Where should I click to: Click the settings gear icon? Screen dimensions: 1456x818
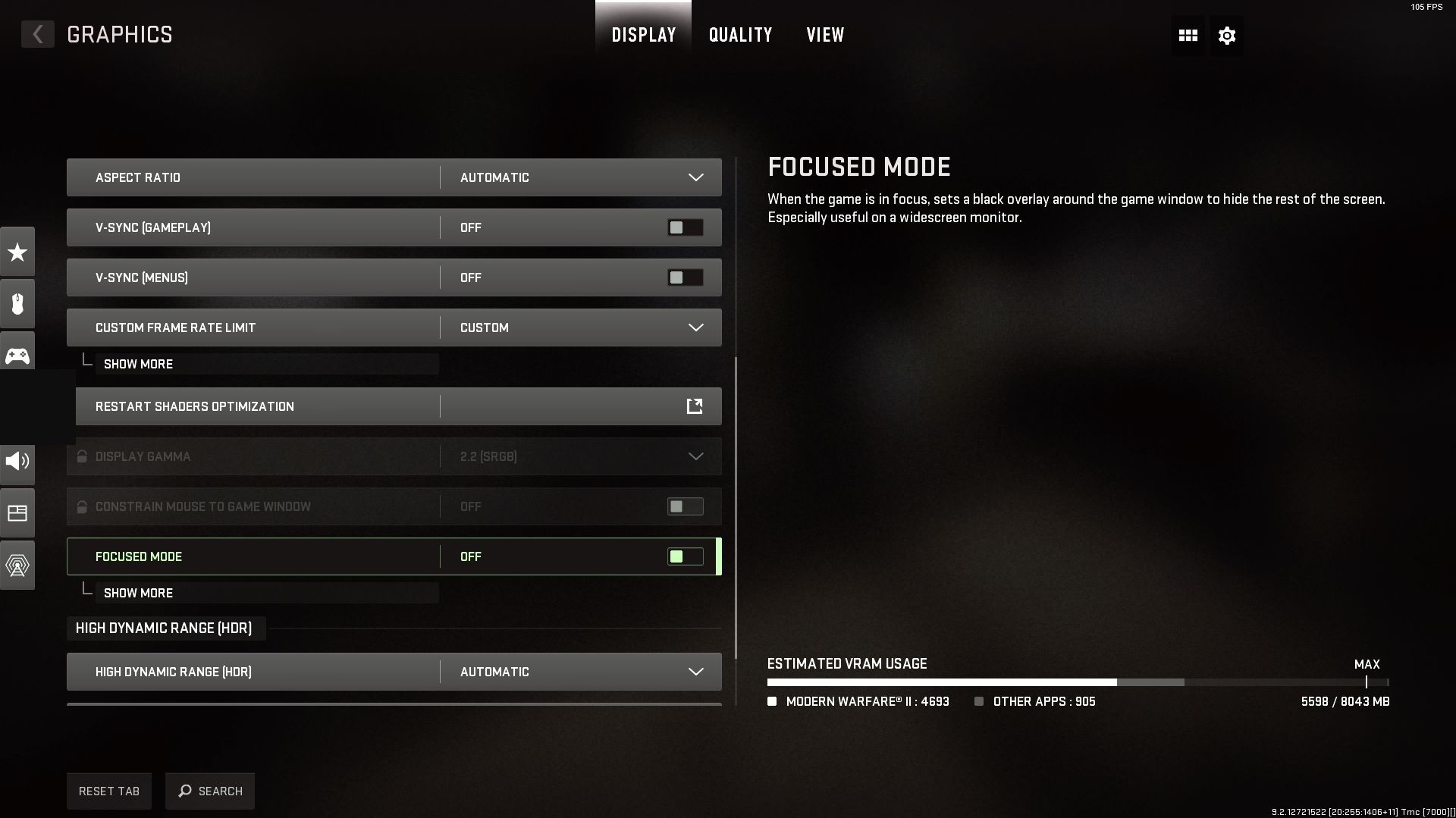click(1226, 35)
